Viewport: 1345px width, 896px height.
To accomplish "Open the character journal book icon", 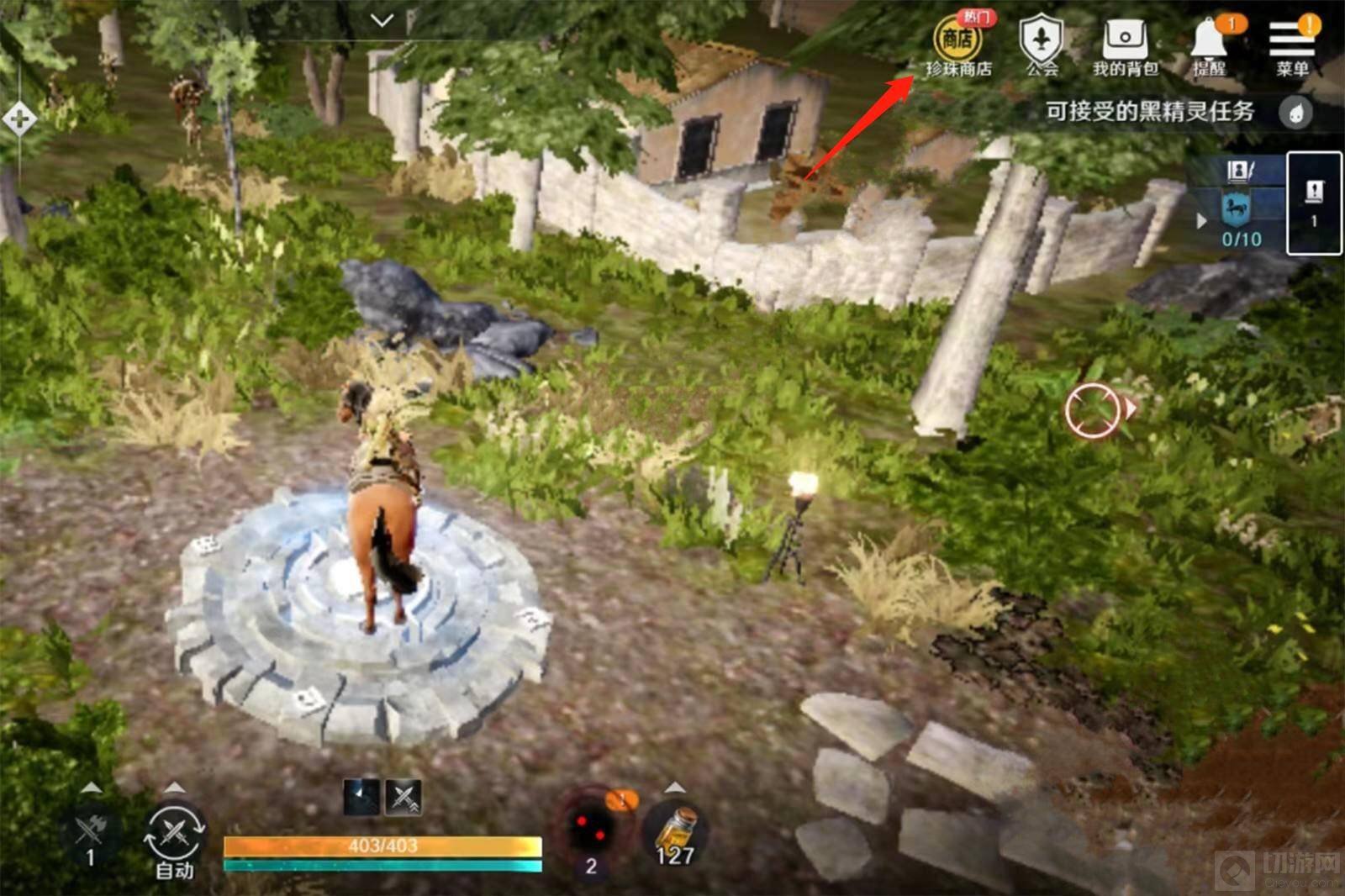I will click(x=1239, y=171).
